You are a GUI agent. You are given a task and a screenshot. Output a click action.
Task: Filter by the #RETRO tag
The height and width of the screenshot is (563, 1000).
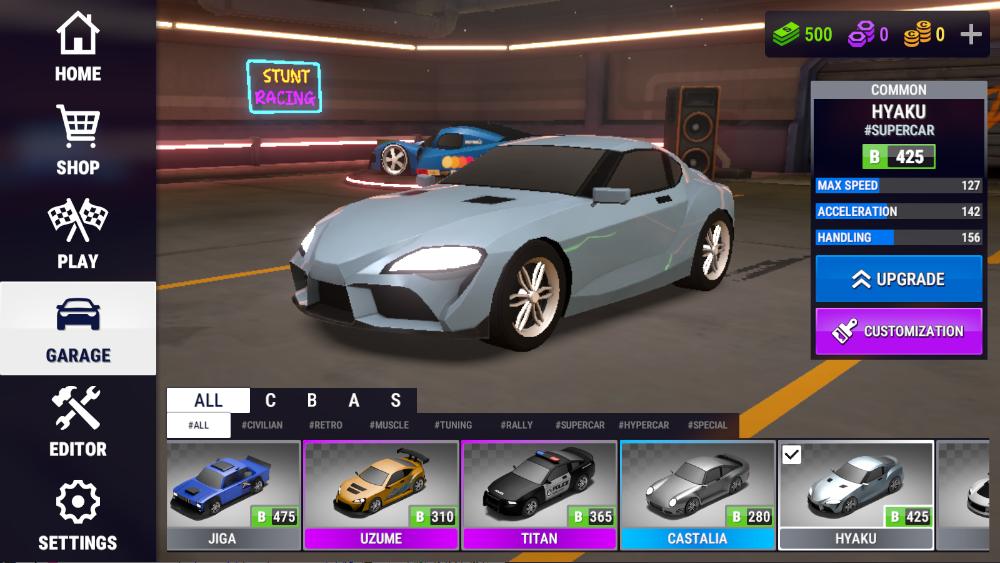[x=326, y=425]
